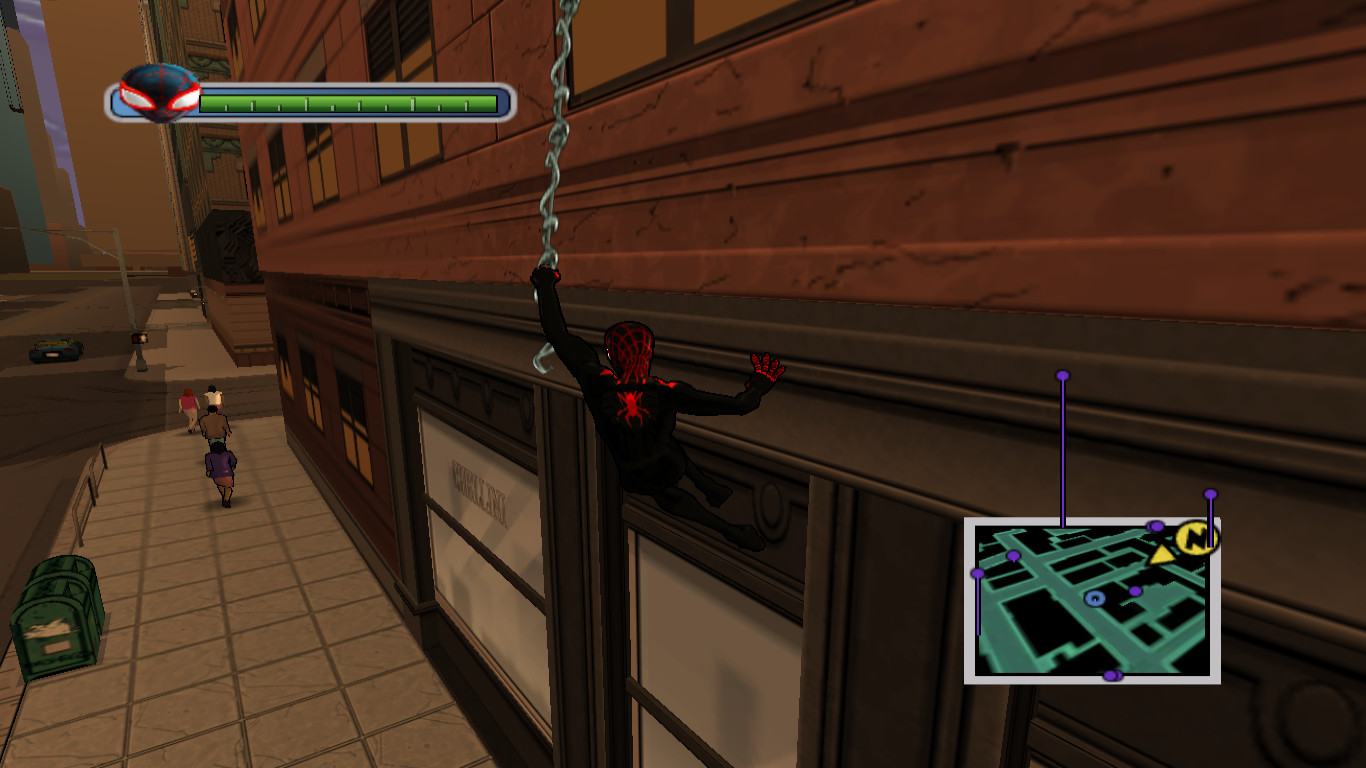Click the blue objective ring marker on the minimap
Screen dimensions: 1366x768
click(1096, 597)
